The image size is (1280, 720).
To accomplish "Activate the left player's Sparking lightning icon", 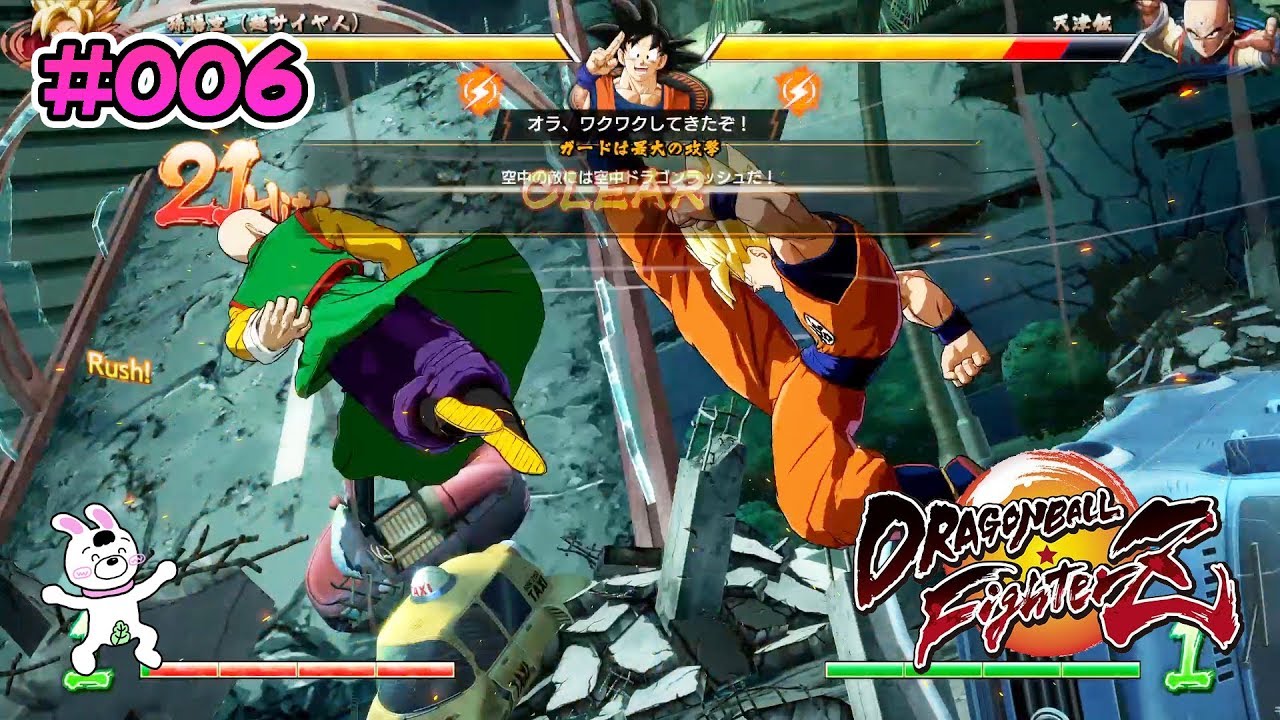I will pos(478,92).
